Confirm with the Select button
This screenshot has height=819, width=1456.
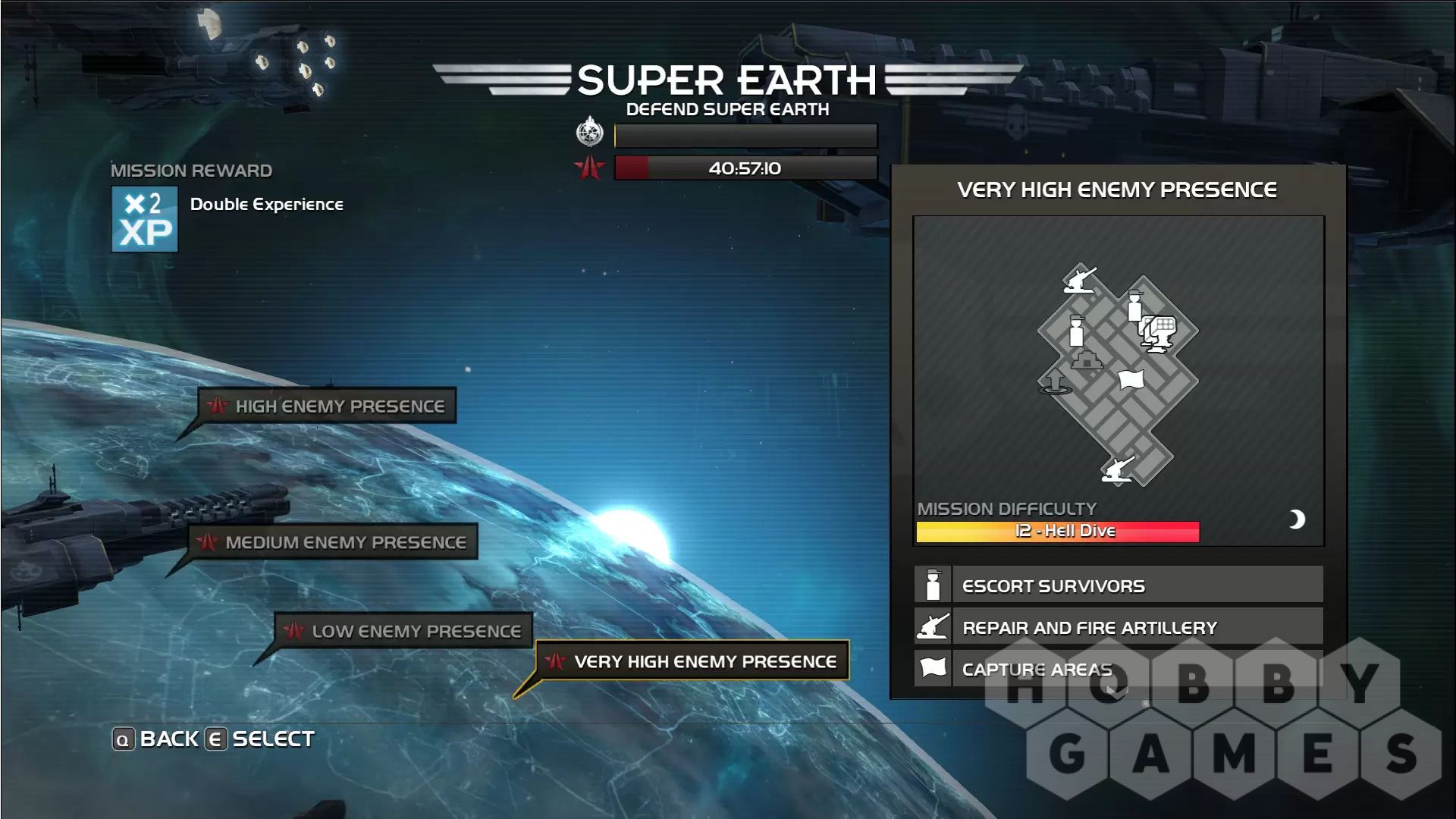pyautogui.click(x=260, y=739)
